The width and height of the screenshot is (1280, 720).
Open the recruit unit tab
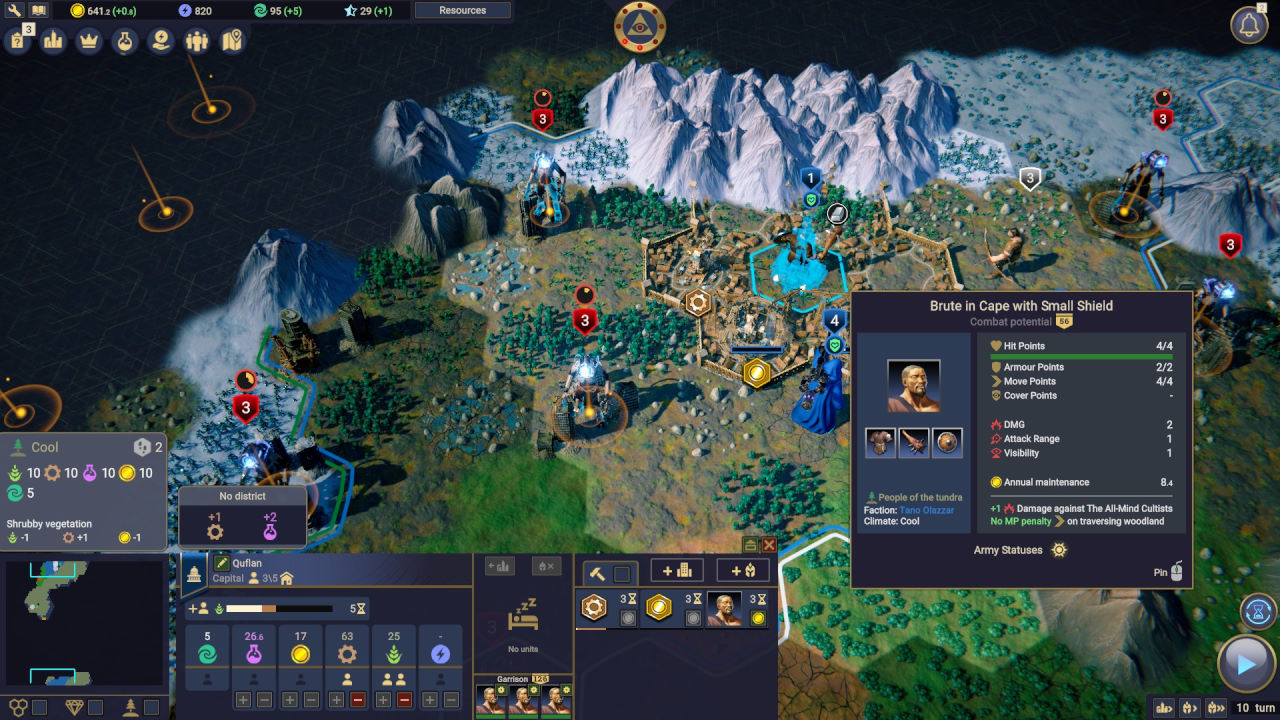(x=743, y=571)
